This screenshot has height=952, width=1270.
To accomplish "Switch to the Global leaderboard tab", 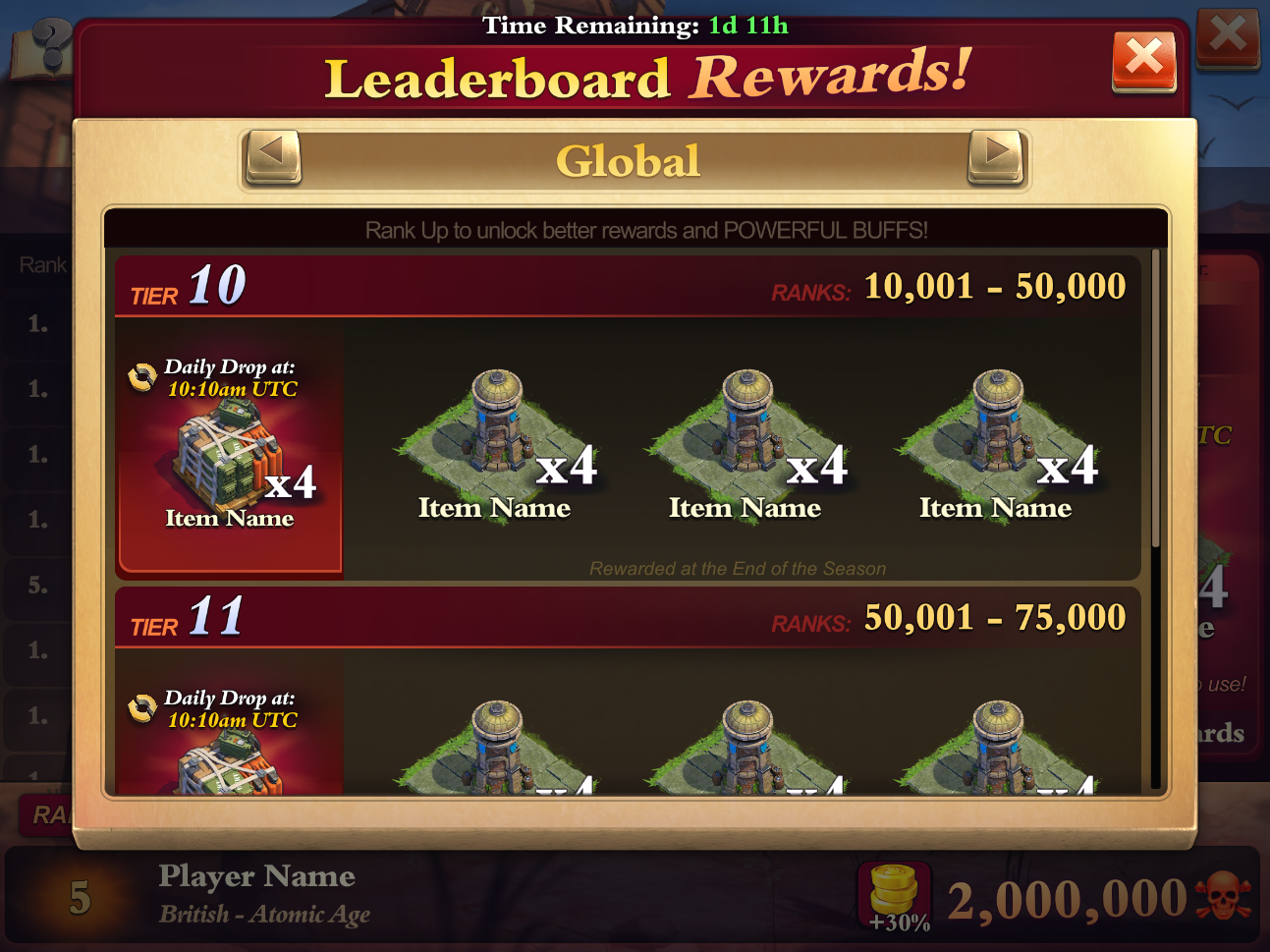I will coord(629,159).
